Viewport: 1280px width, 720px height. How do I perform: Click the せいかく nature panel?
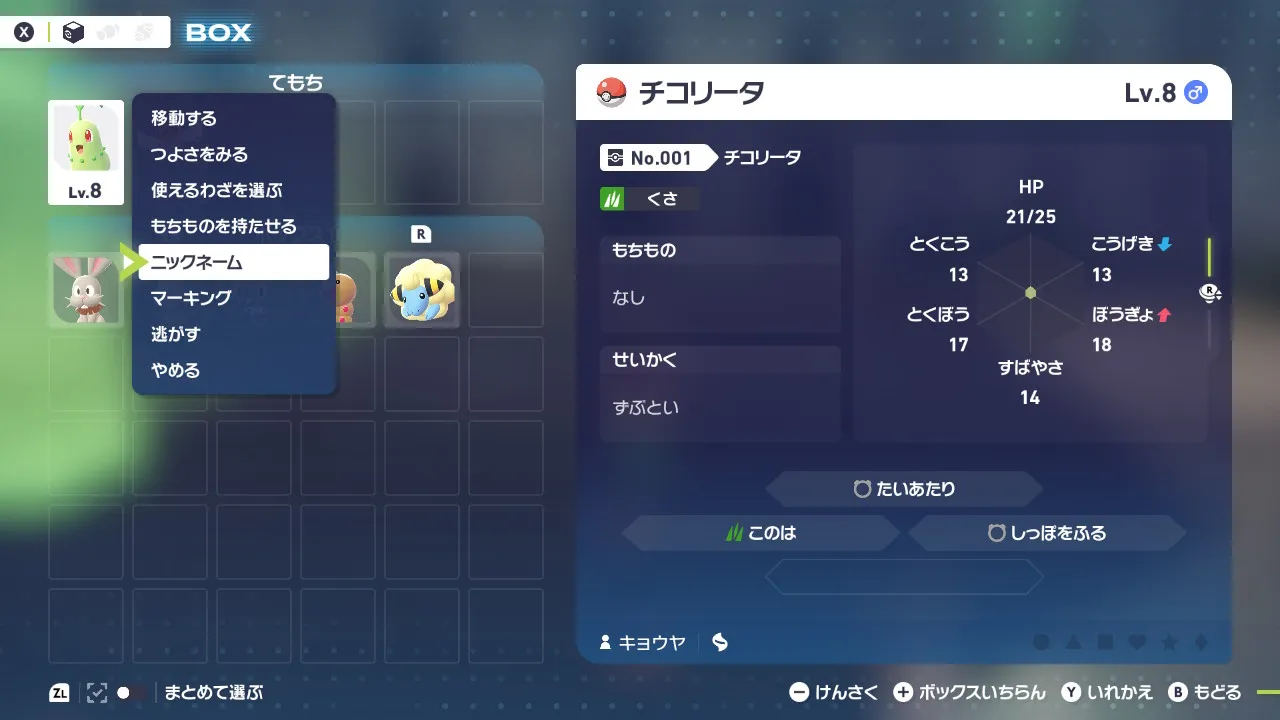pos(720,394)
